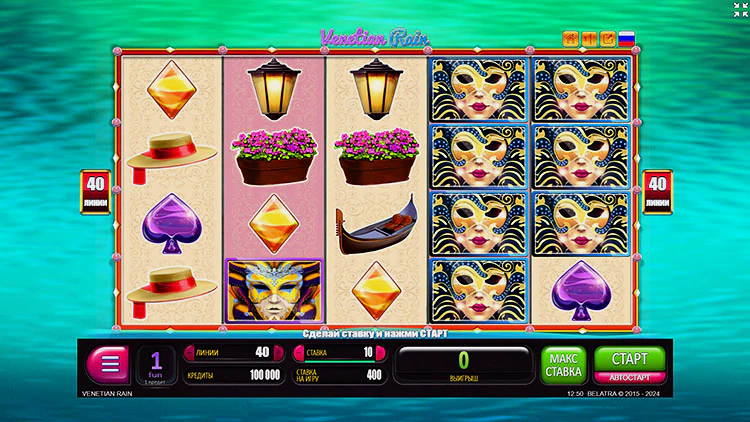Change the coin denomination 1 fun
Viewport: 750px width, 422px height.
(156, 365)
